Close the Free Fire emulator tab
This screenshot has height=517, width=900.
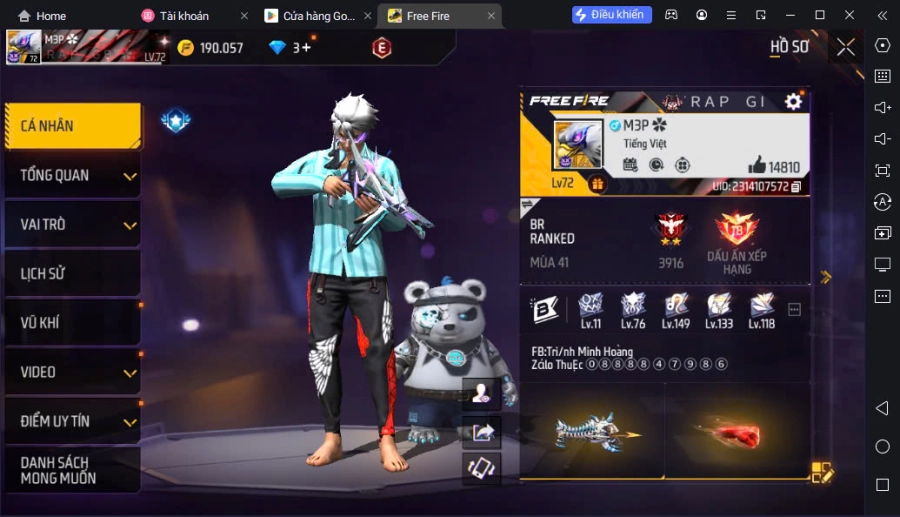[491, 16]
